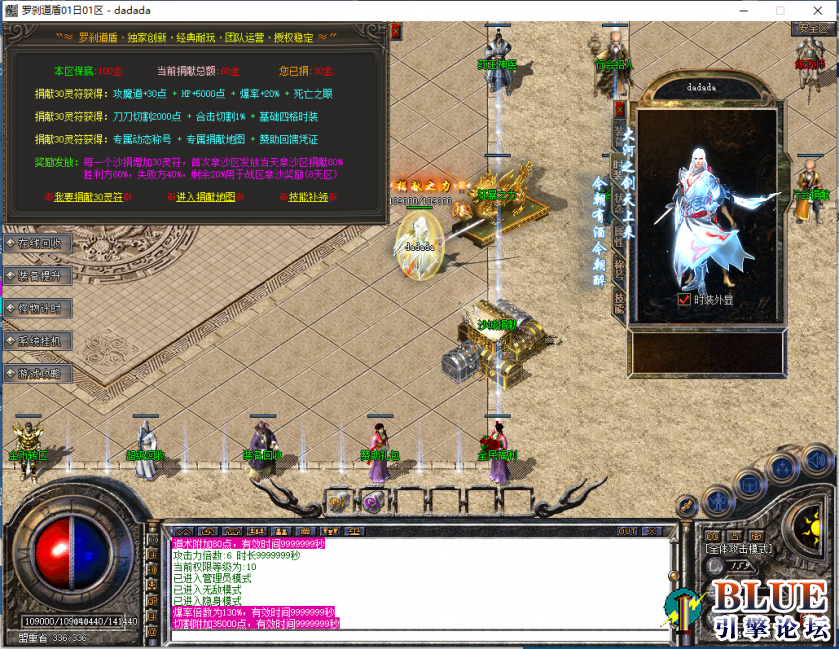The width and height of the screenshot is (839, 649).
Task: Open 在线回收 online recycling menu
Action: (38, 243)
